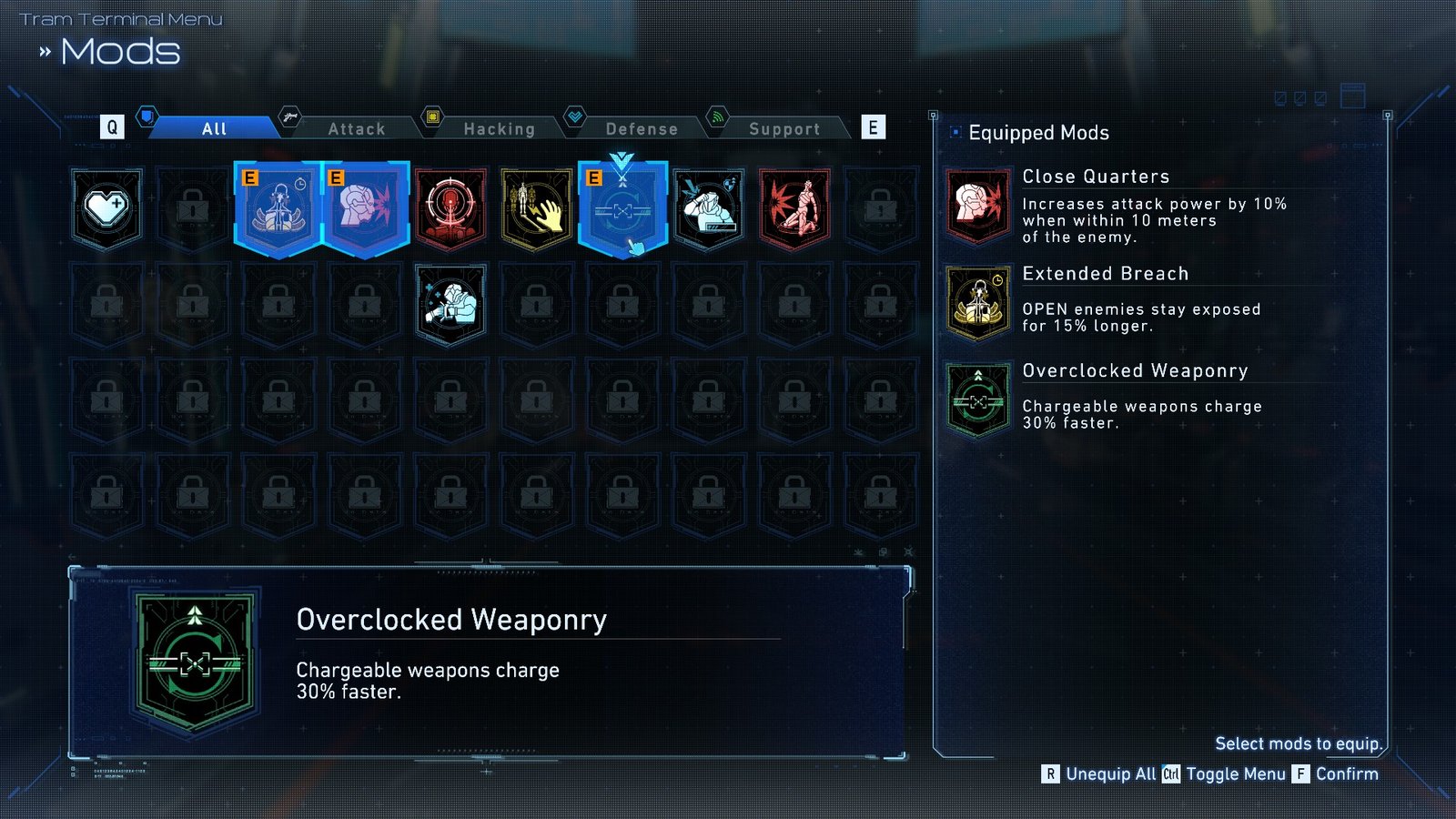This screenshot has height=819, width=1456.
Task: Select the second-row mod with wrist device figure
Action: pyautogui.click(x=451, y=305)
